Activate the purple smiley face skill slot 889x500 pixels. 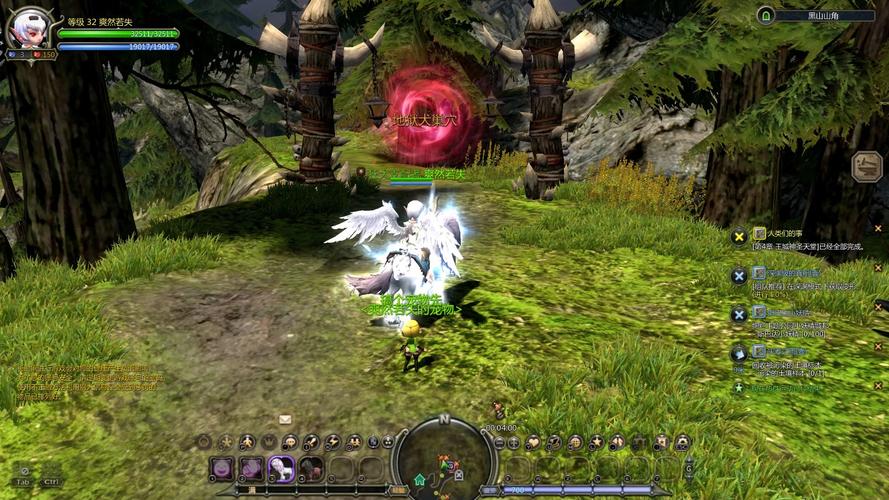(x=222, y=467)
